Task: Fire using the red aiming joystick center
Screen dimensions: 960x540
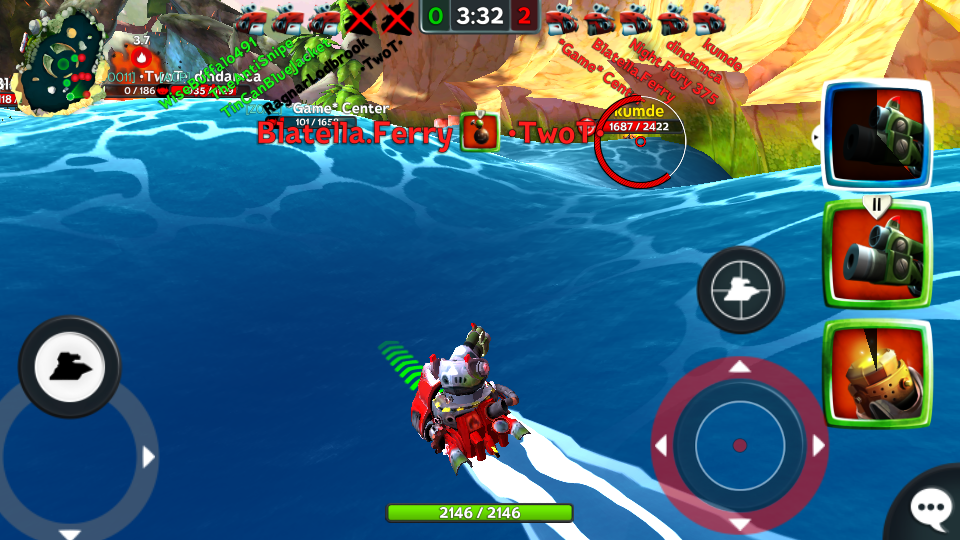Action: tap(740, 445)
